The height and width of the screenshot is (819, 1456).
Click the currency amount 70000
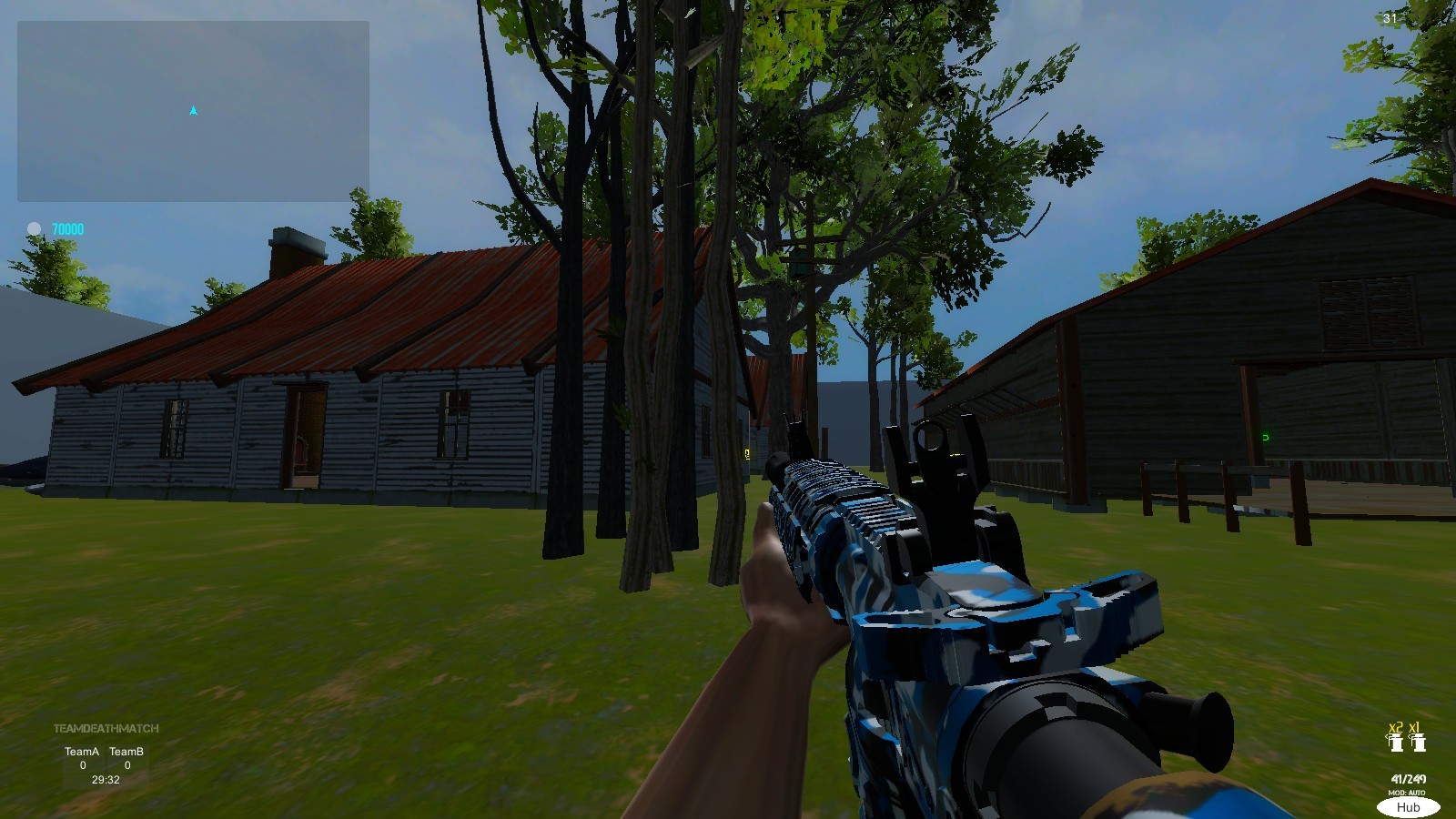point(67,229)
